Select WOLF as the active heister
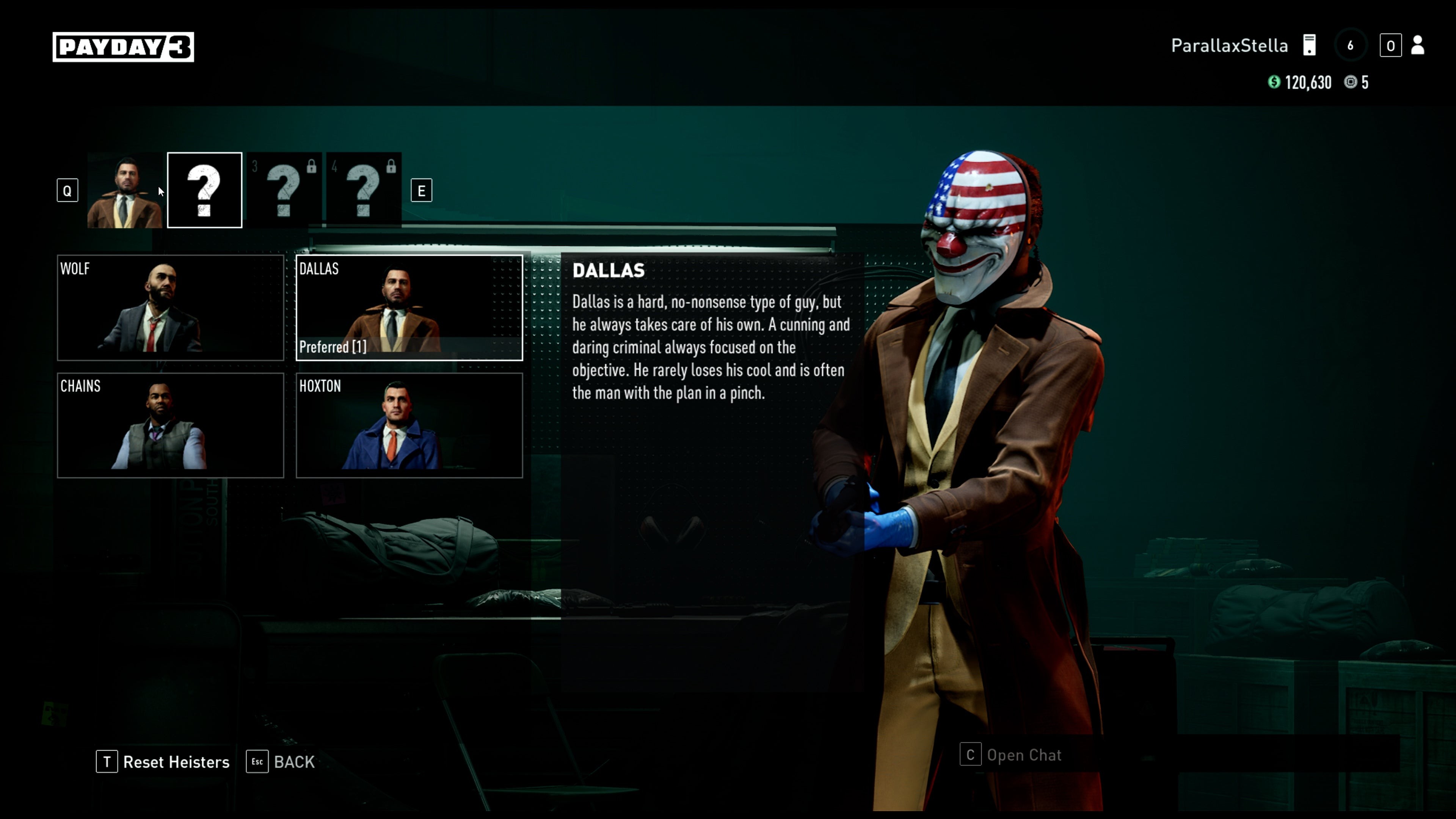The width and height of the screenshot is (1456, 819). pos(171,309)
